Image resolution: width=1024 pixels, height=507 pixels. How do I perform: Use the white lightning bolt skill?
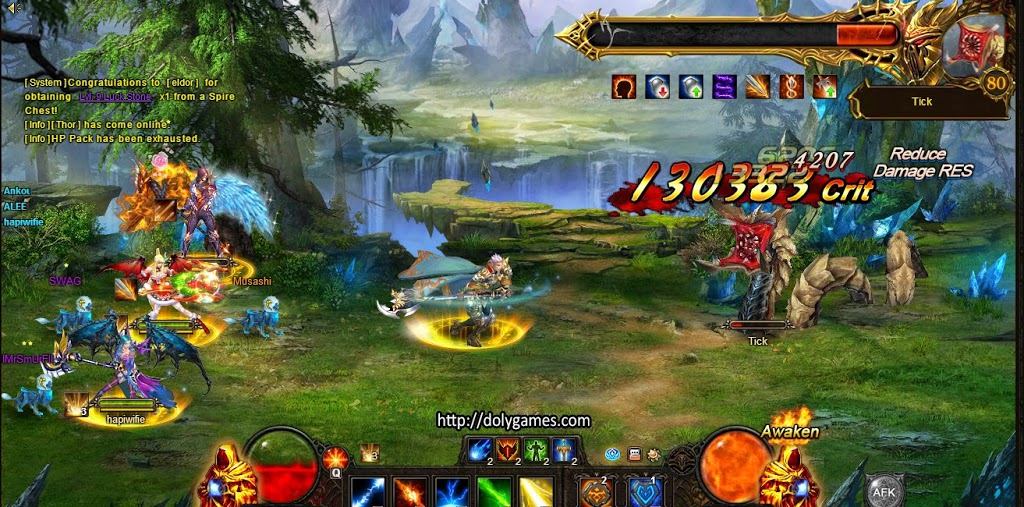pos(367,493)
